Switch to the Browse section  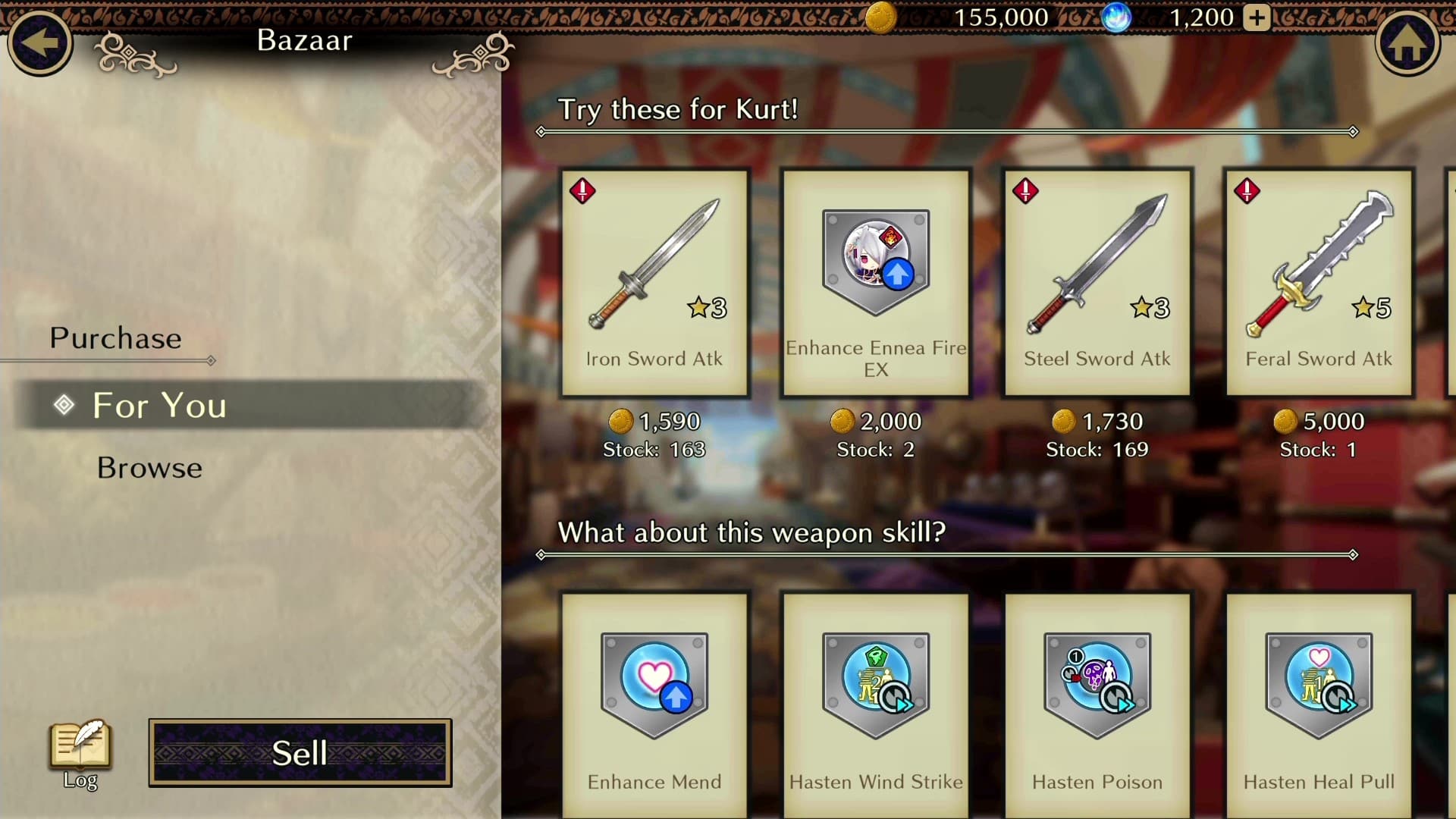[149, 468]
